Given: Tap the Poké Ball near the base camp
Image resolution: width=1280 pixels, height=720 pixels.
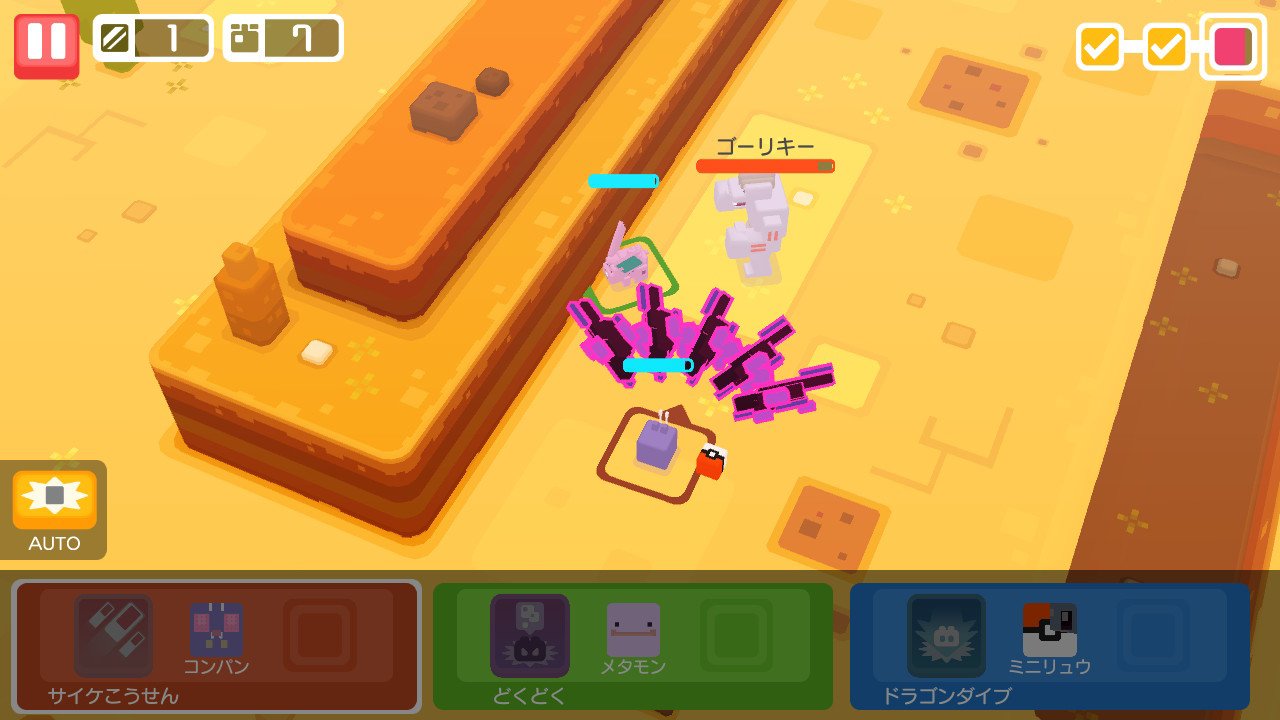Looking at the screenshot, I should tap(713, 461).
